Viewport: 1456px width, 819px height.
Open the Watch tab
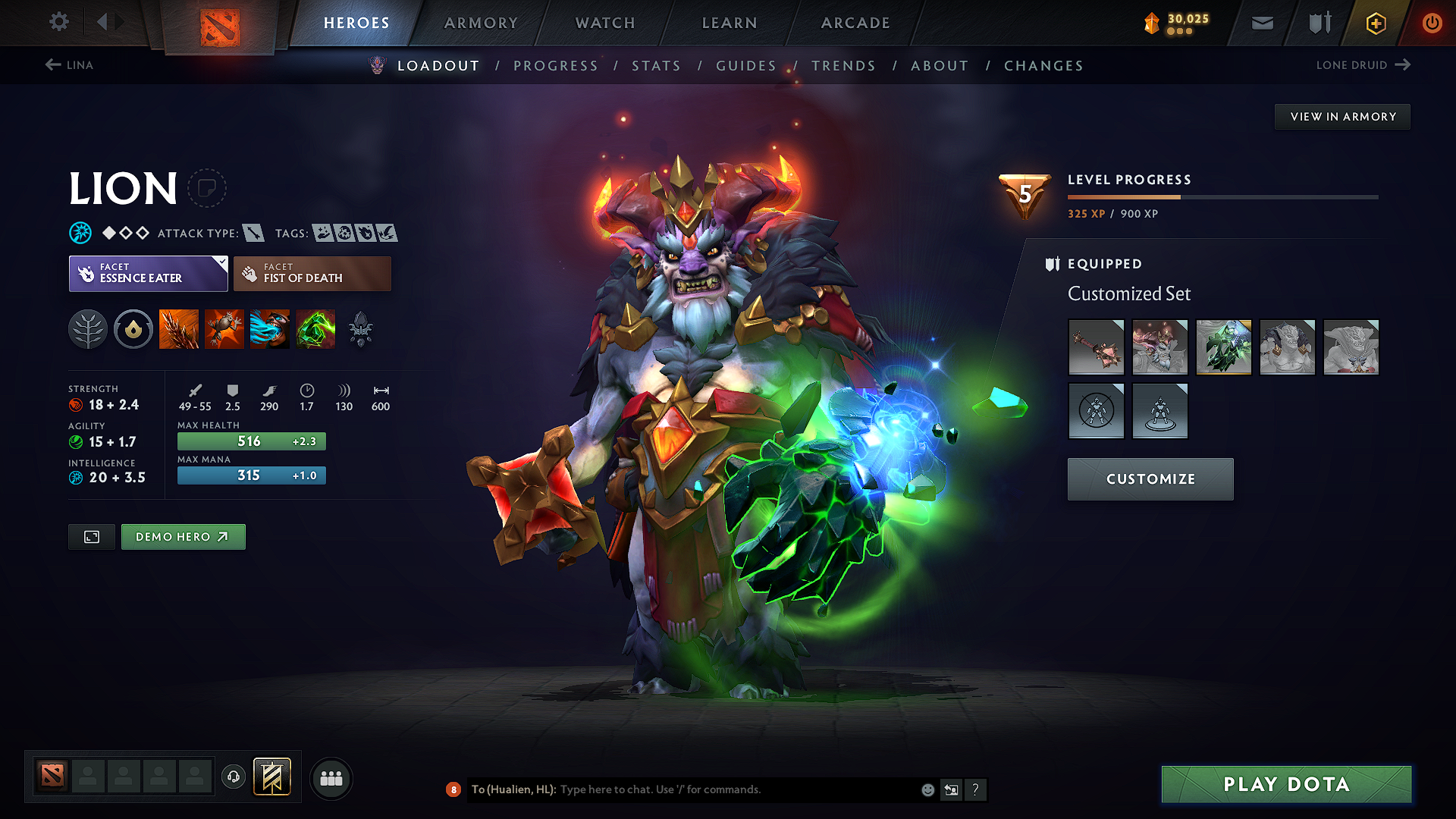click(x=605, y=23)
